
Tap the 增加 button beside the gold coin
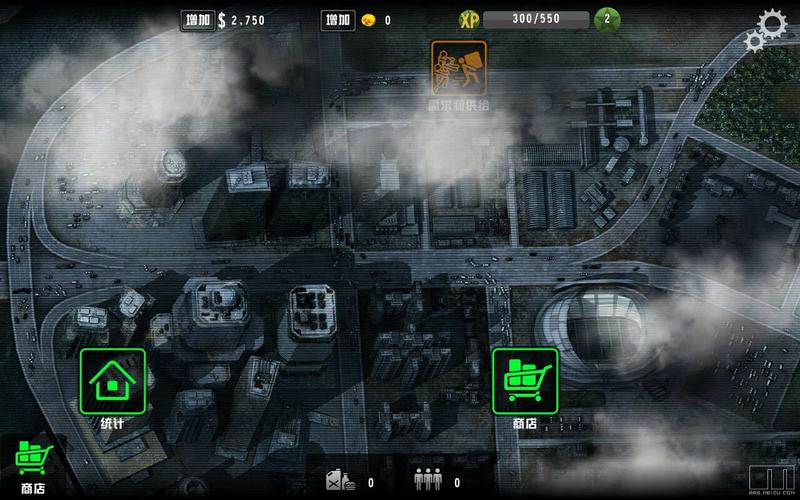[338, 20]
